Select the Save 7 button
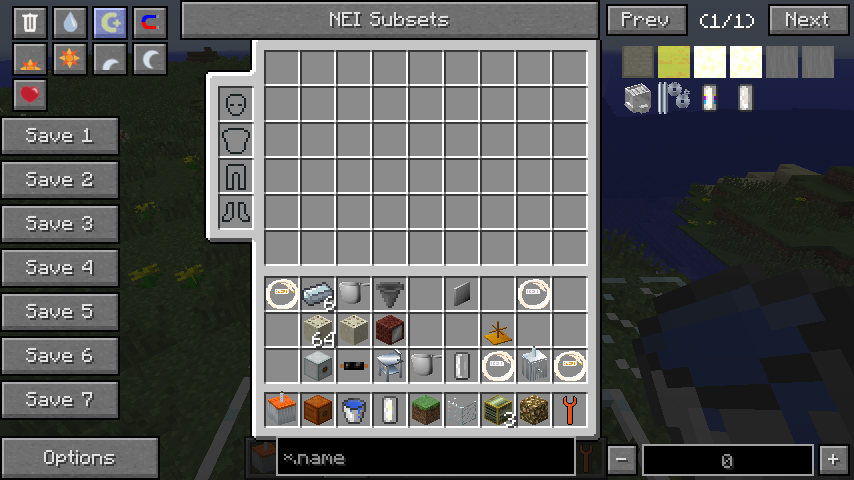The image size is (854, 480). 60,400
